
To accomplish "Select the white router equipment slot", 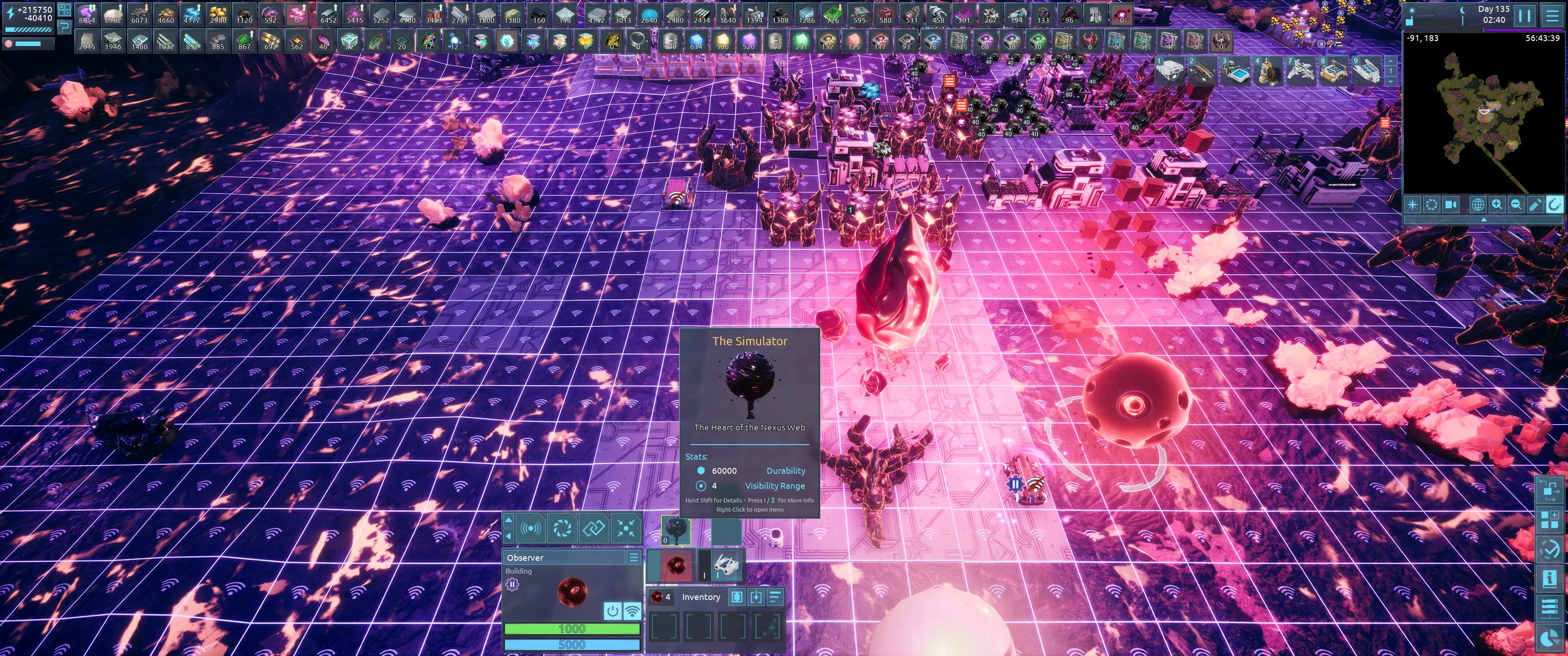I will click(727, 566).
